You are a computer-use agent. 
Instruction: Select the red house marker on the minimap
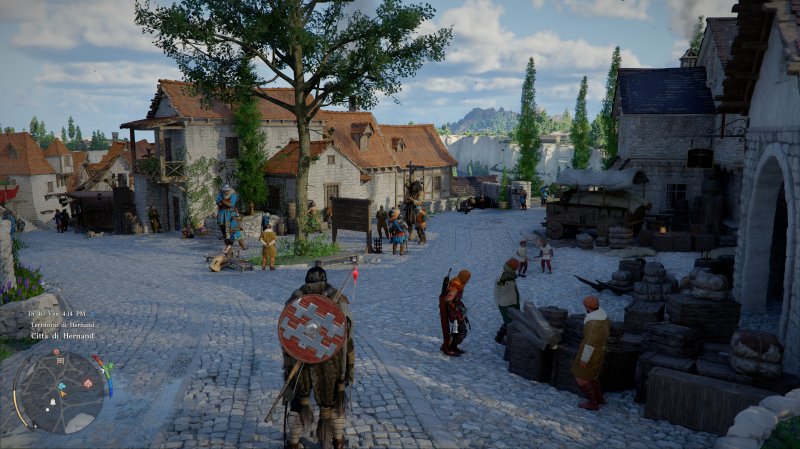tap(88, 383)
